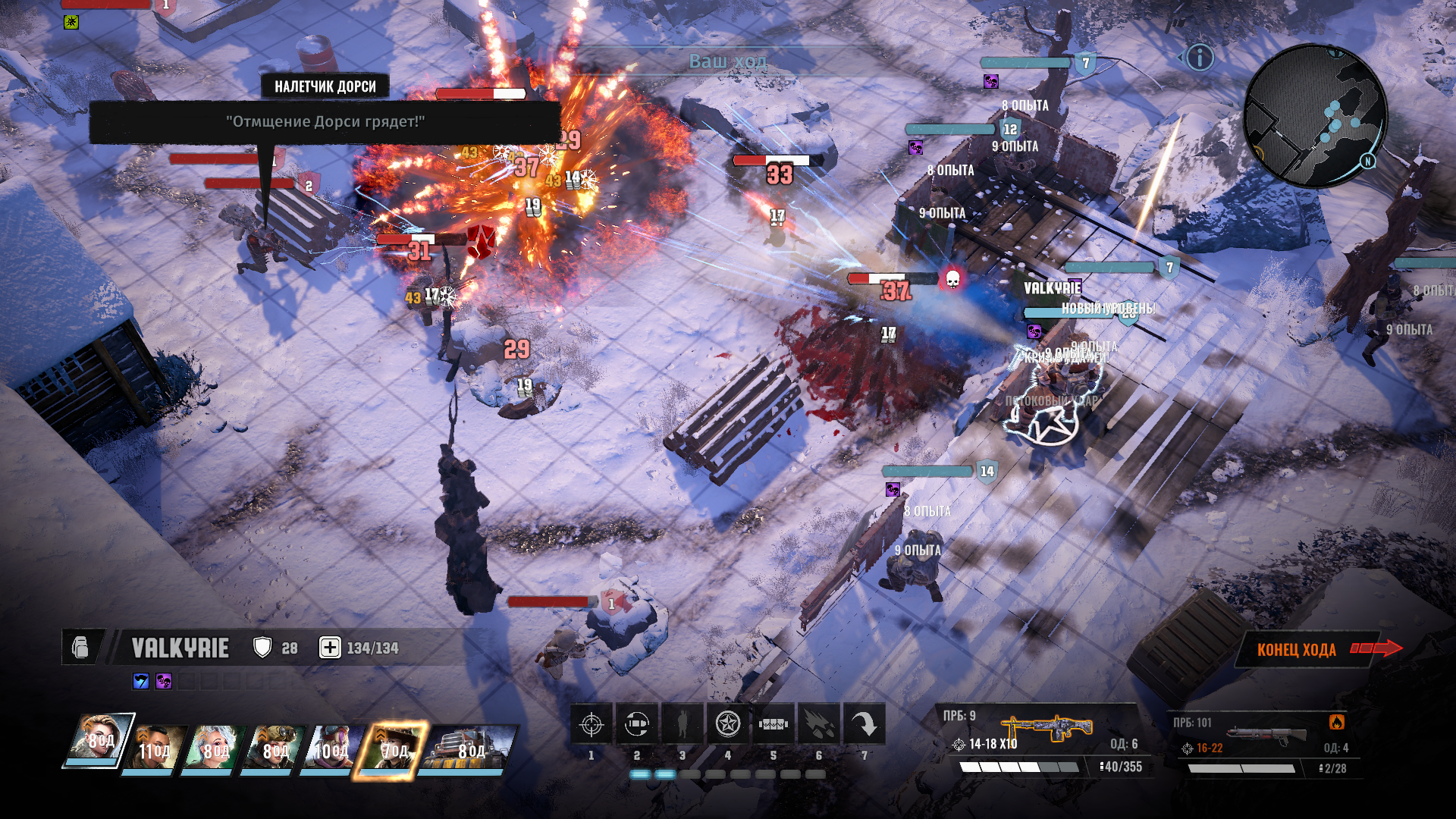Select the crosshair attack ability
The image size is (1456, 819).
591,725
